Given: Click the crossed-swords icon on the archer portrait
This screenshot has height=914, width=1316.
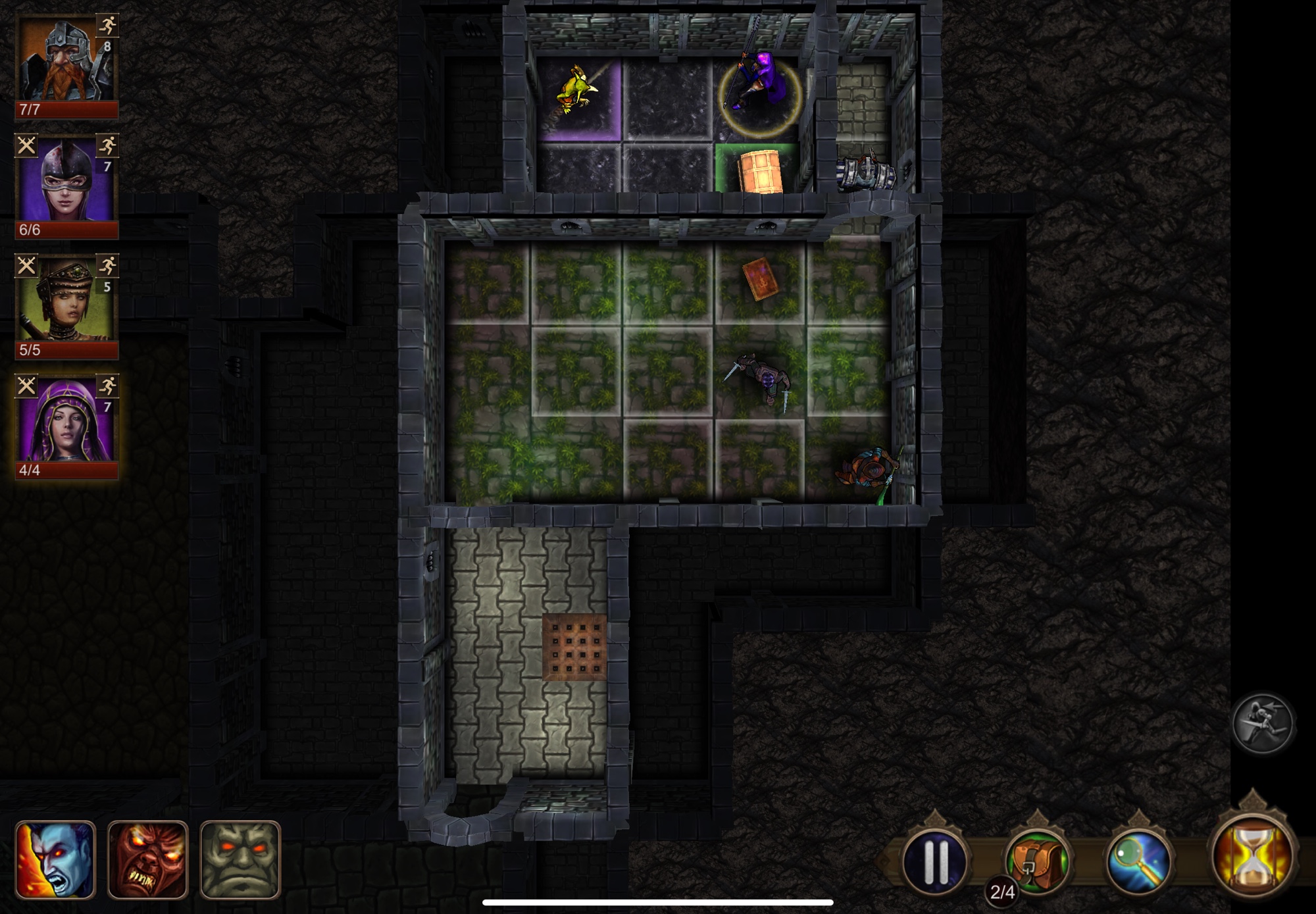Looking at the screenshot, I should (26, 266).
